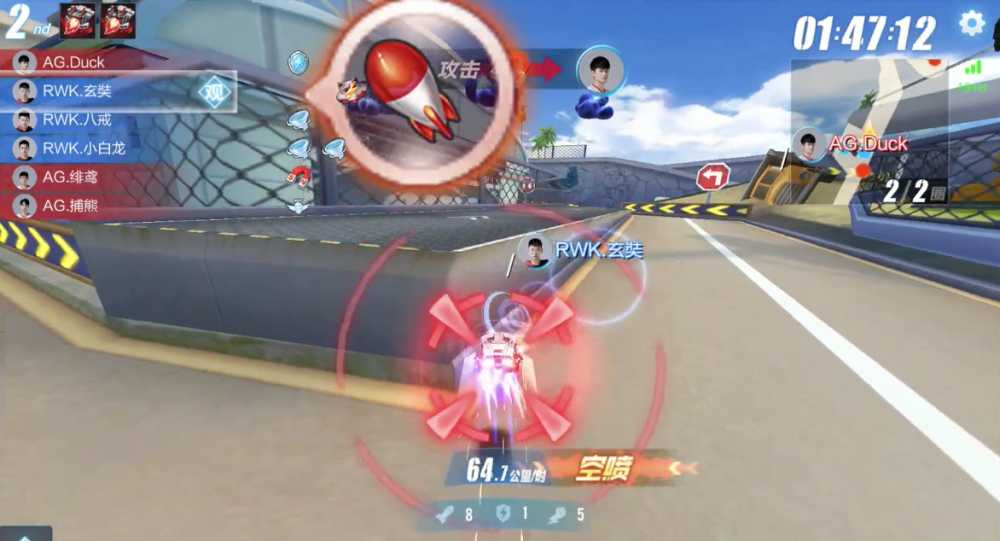
Task: Open the settings gear menu
Action: coord(971,23)
